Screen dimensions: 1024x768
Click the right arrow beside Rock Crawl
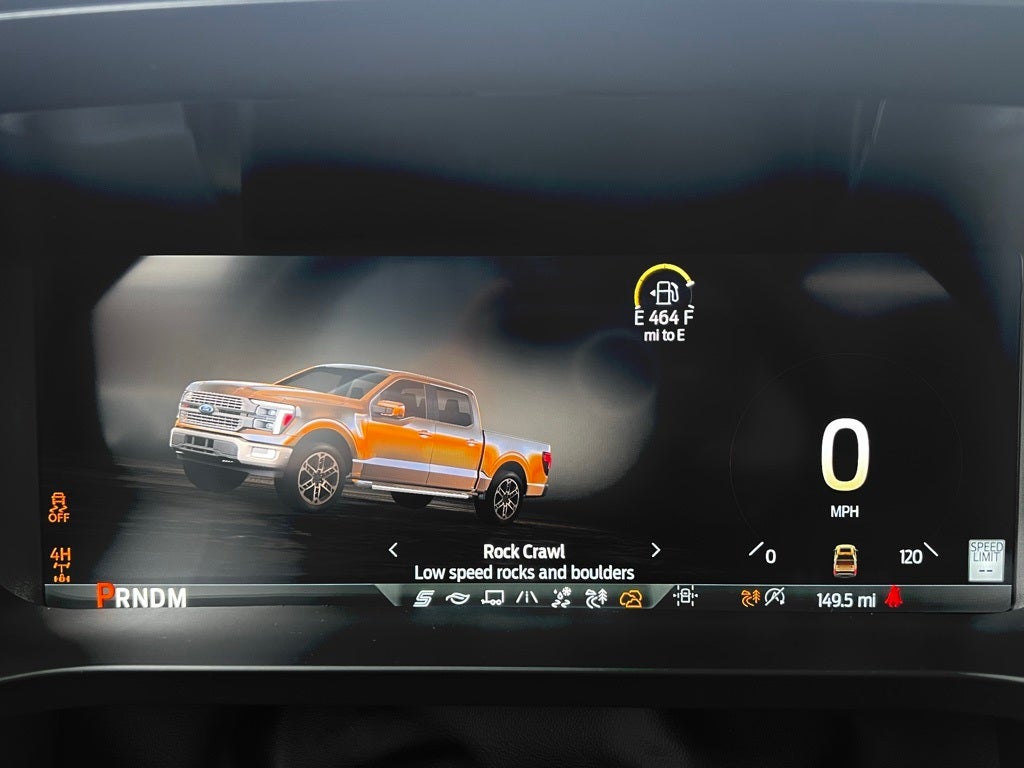[x=656, y=550]
